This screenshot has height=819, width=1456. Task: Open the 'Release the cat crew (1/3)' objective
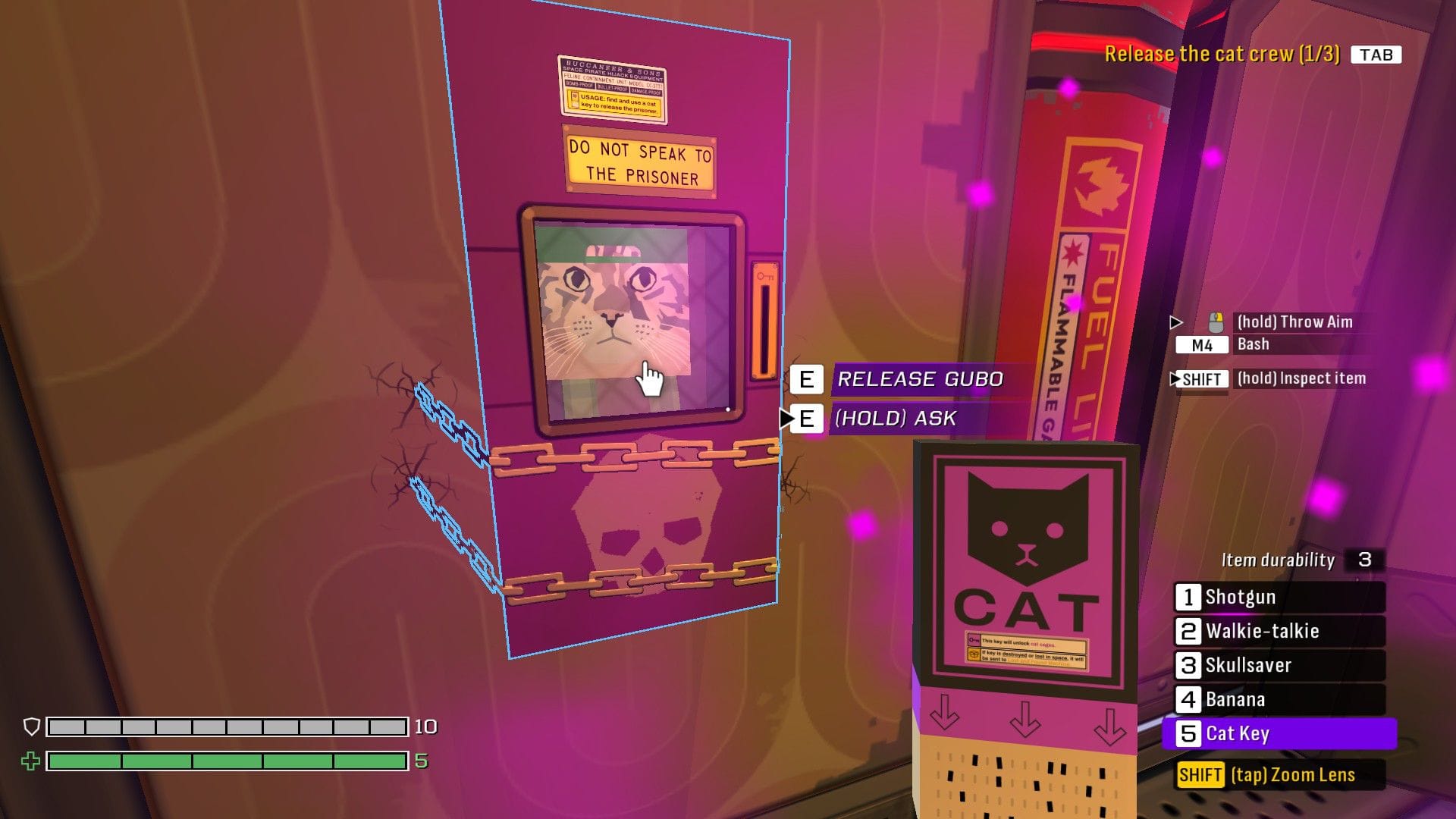1225,54
